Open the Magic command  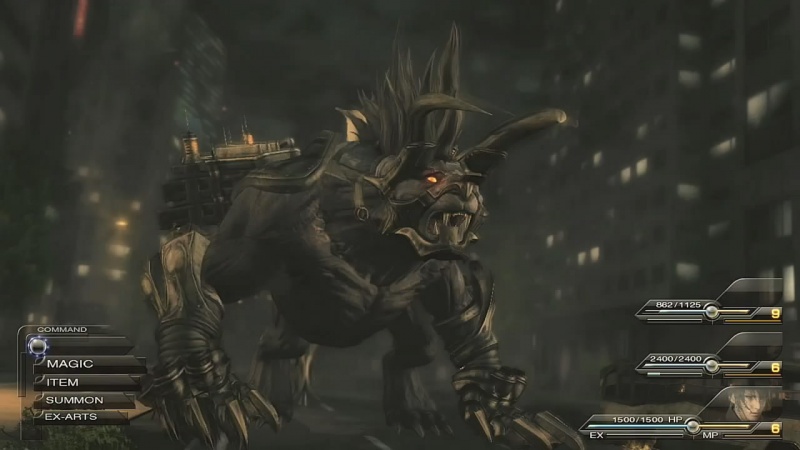(72, 364)
